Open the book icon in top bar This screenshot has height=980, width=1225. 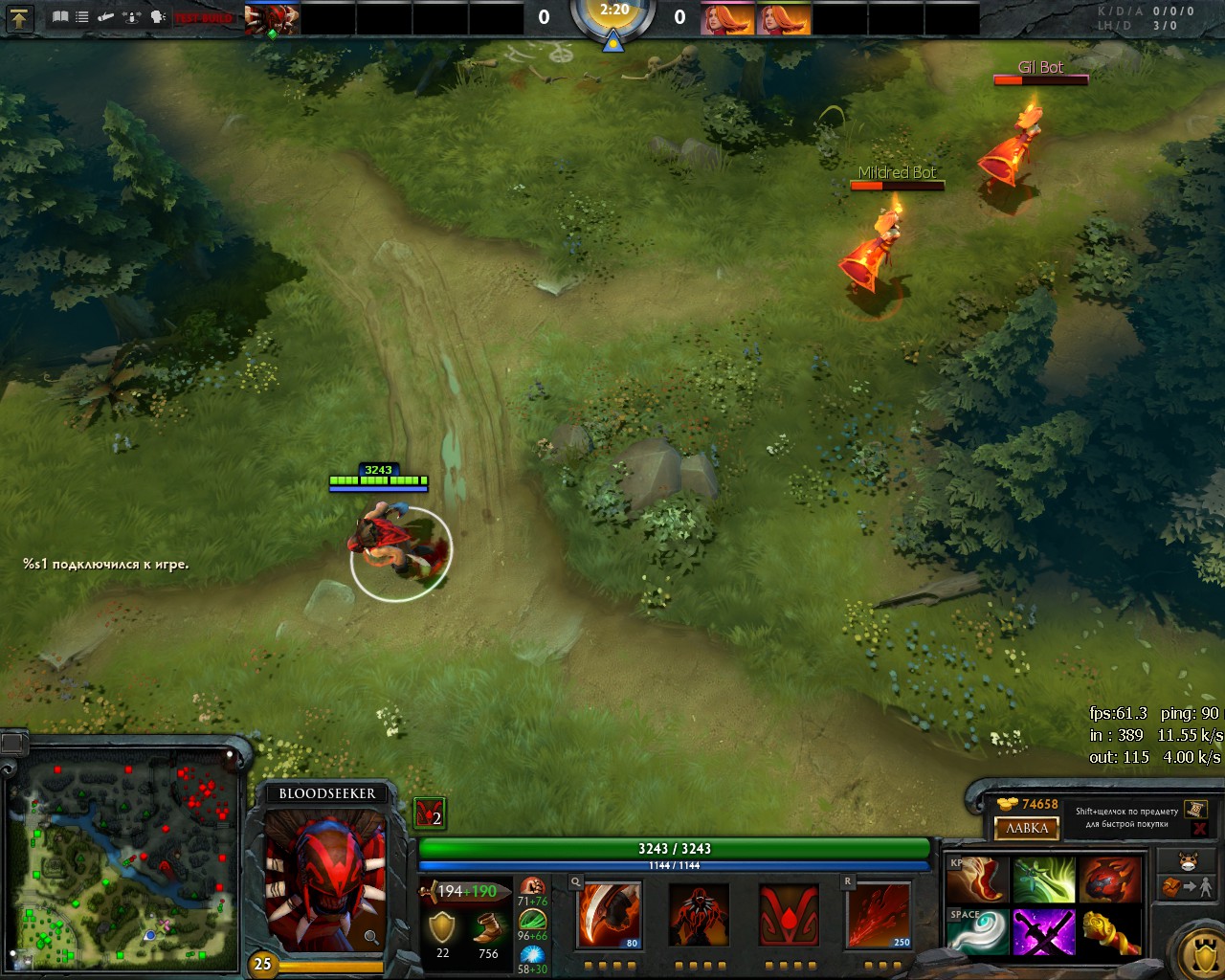click(60, 17)
